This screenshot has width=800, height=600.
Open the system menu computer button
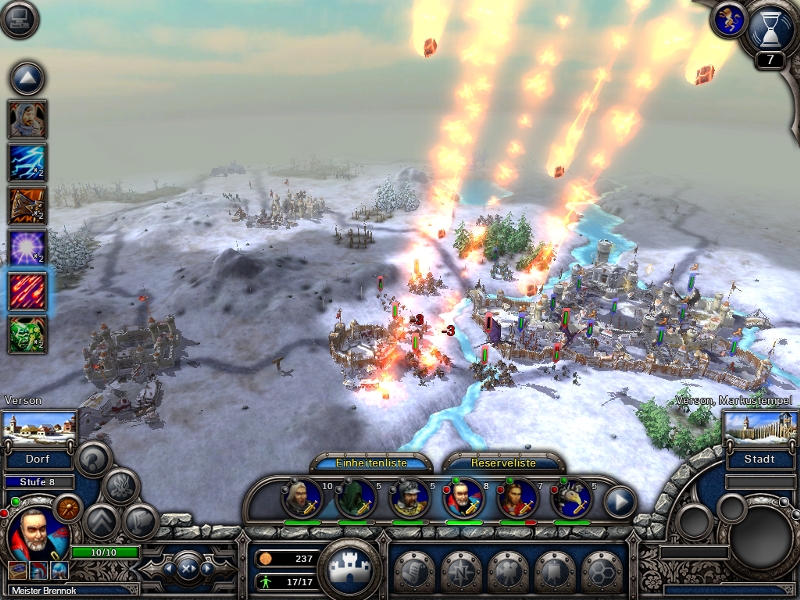tap(19, 19)
